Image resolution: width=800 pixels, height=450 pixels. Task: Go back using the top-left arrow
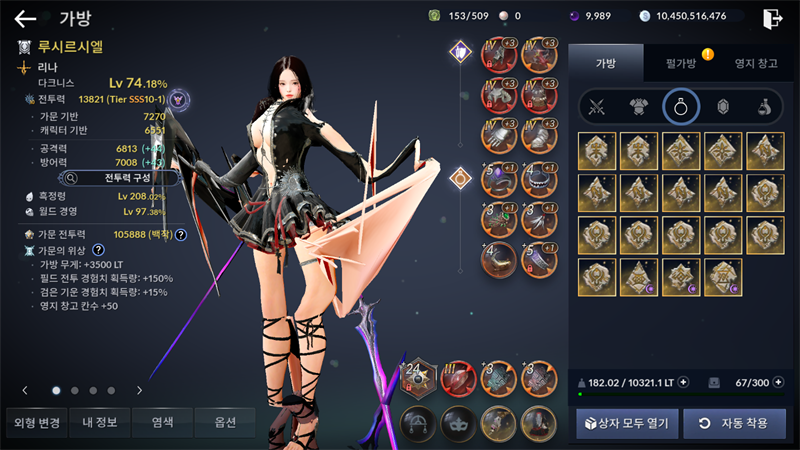click(x=25, y=18)
